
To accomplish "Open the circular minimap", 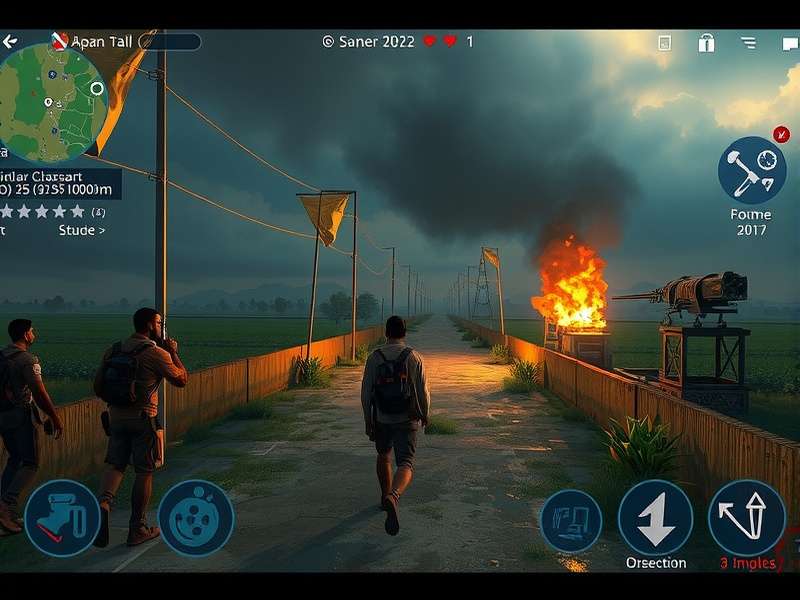I will tap(52, 103).
